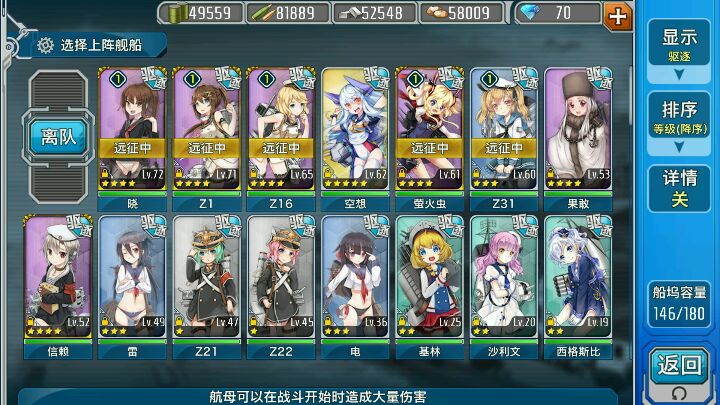Image resolution: width=720 pixels, height=405 pixels.
Task: Choose the 萤火虫 ship card
Action: coord(430,130)
